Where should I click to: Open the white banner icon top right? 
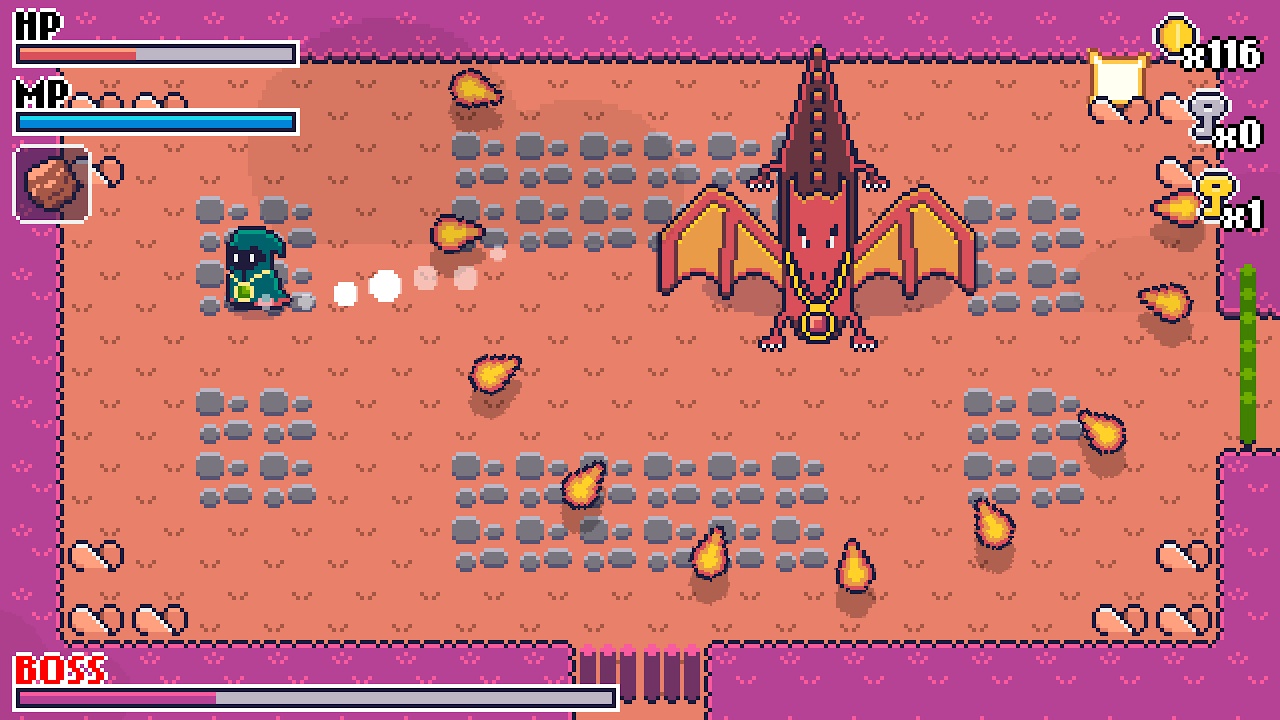pyautogui.click(x=1117, y=77)
